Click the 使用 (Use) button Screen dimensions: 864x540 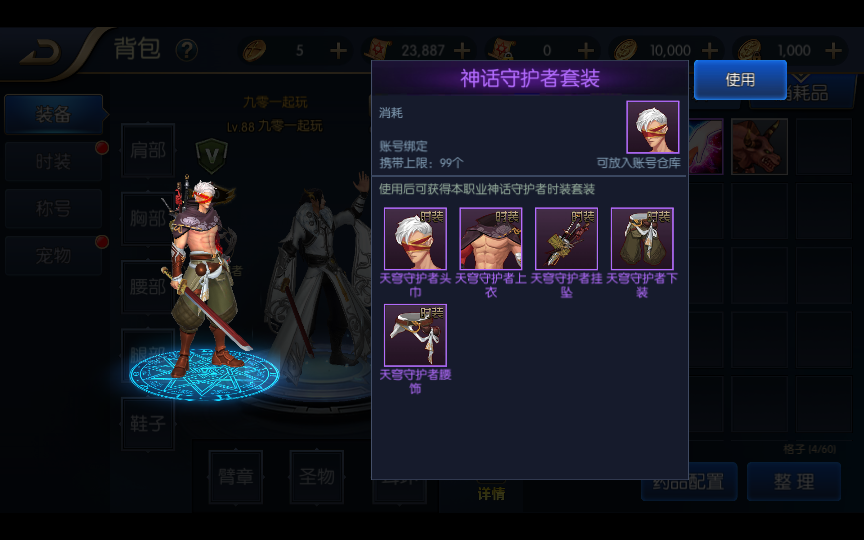(x=740, y=80)
